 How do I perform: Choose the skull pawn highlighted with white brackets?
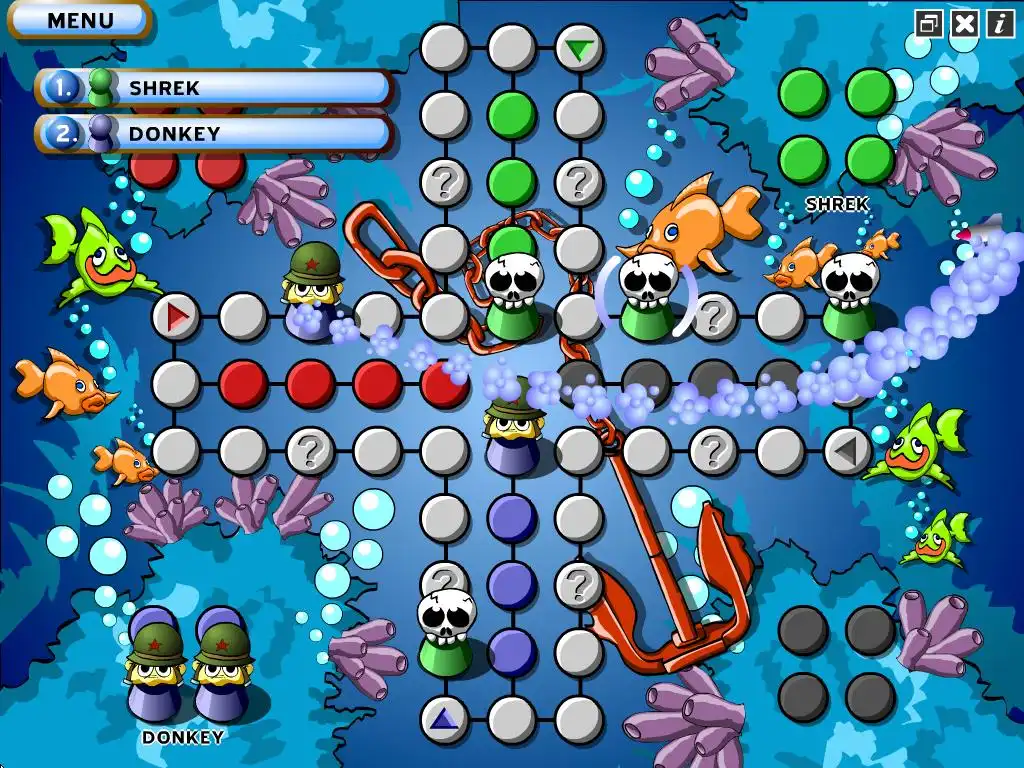click(x=645, y=295)
